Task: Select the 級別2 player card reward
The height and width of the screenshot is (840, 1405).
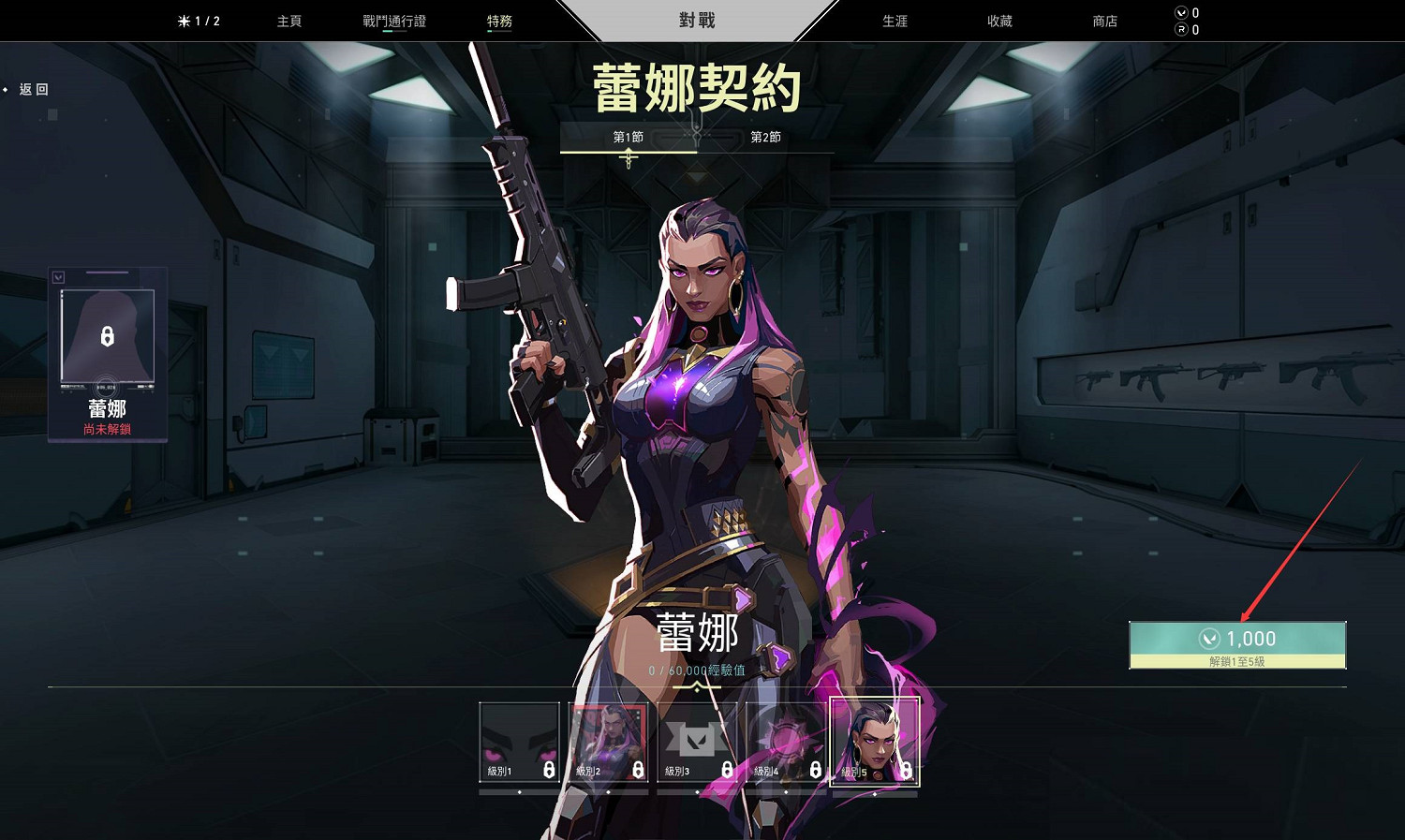Action: [x=609, y=740]
